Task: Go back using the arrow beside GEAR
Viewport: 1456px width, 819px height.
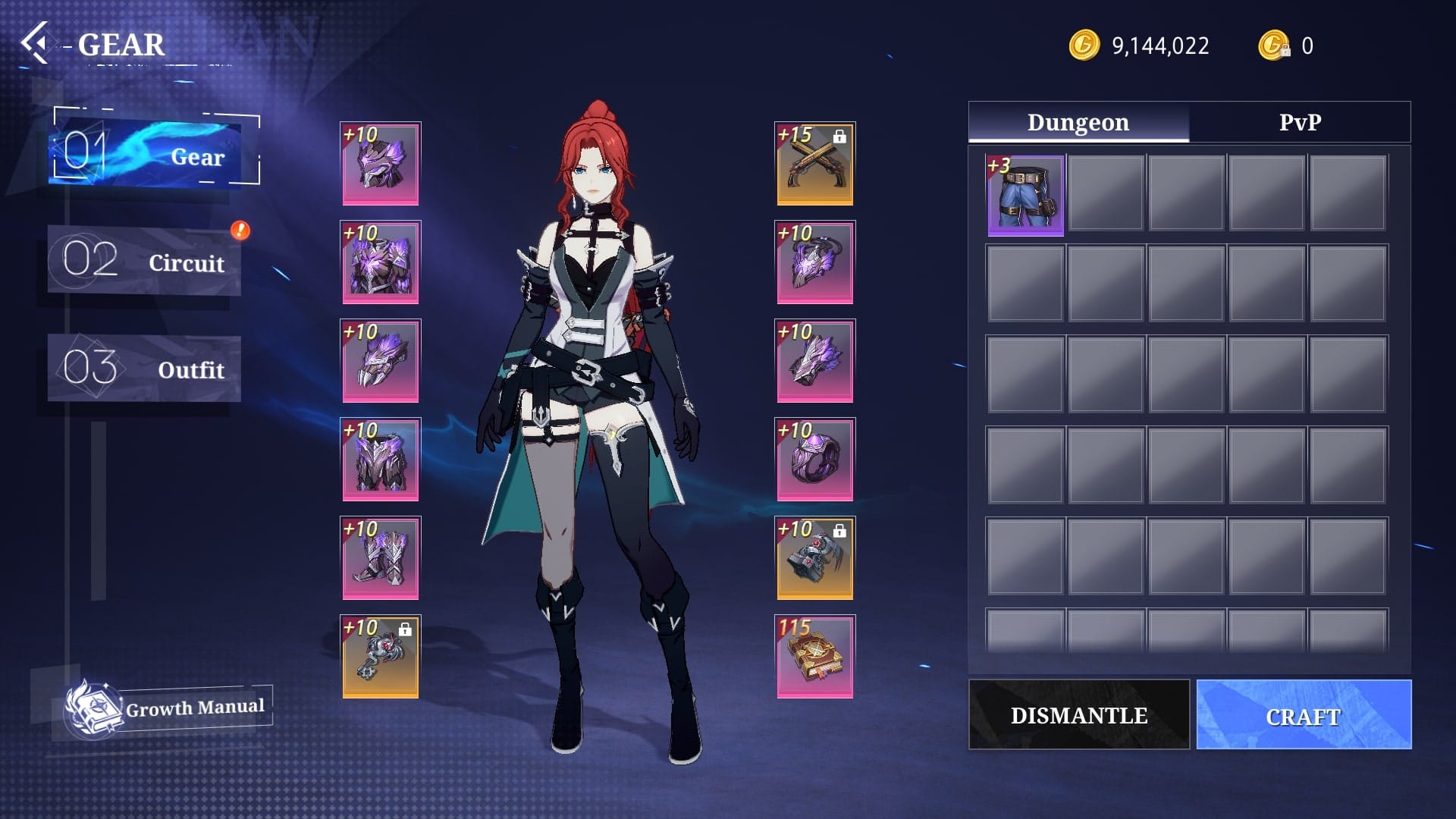Action: click(35, 43)
